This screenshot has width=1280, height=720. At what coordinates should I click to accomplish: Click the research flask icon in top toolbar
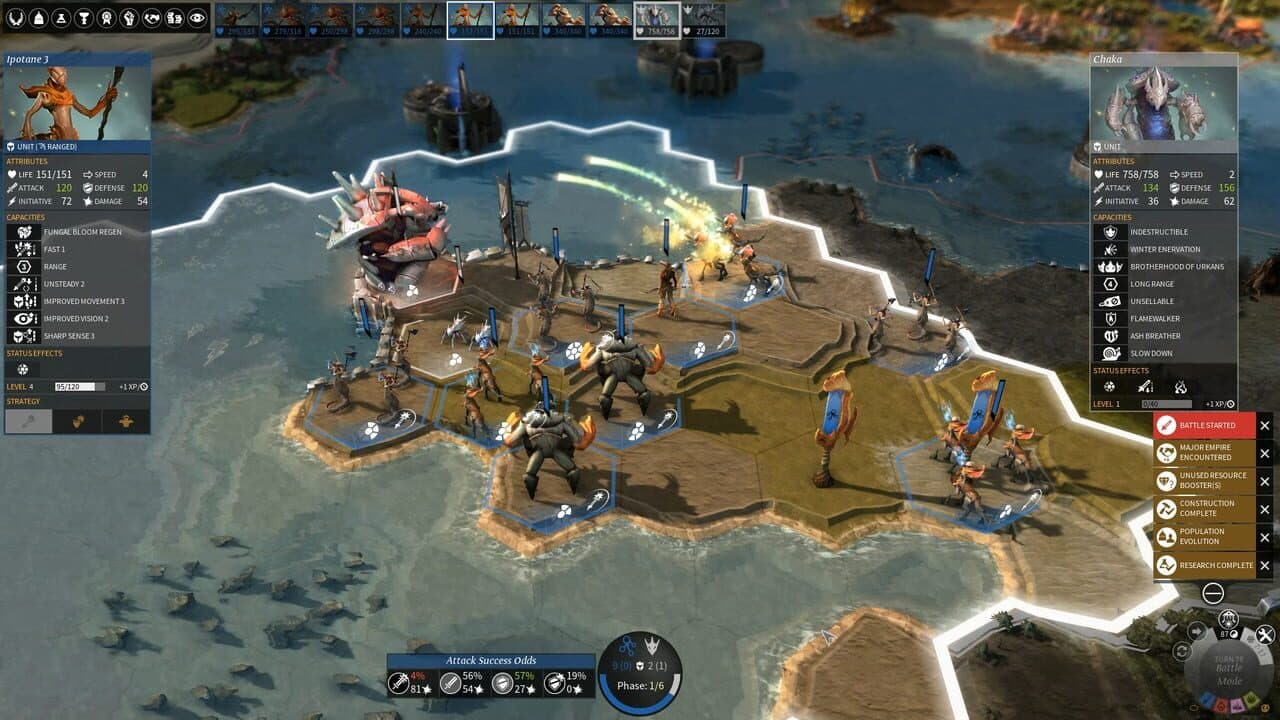(x=61, y=17)
